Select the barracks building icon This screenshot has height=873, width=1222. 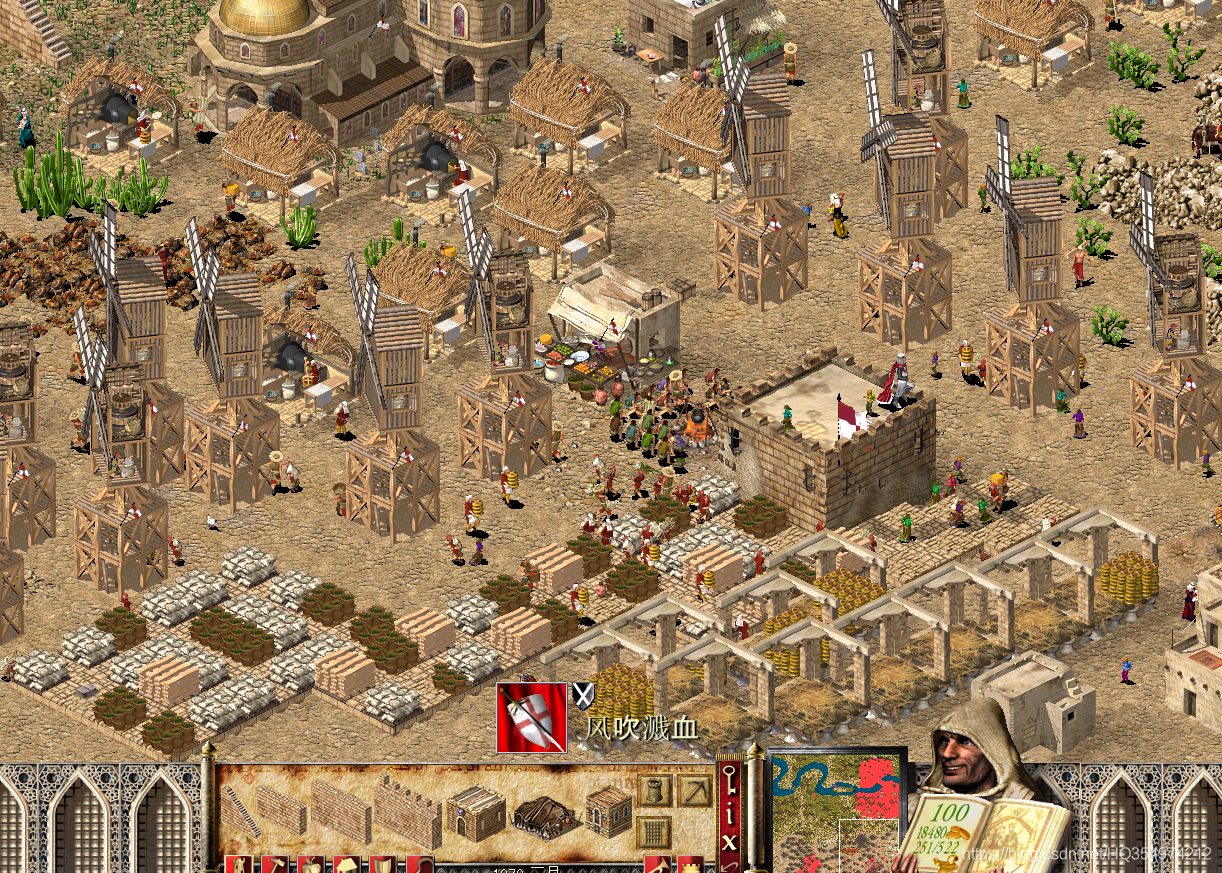pyautogui.click(x=474, y=811)
